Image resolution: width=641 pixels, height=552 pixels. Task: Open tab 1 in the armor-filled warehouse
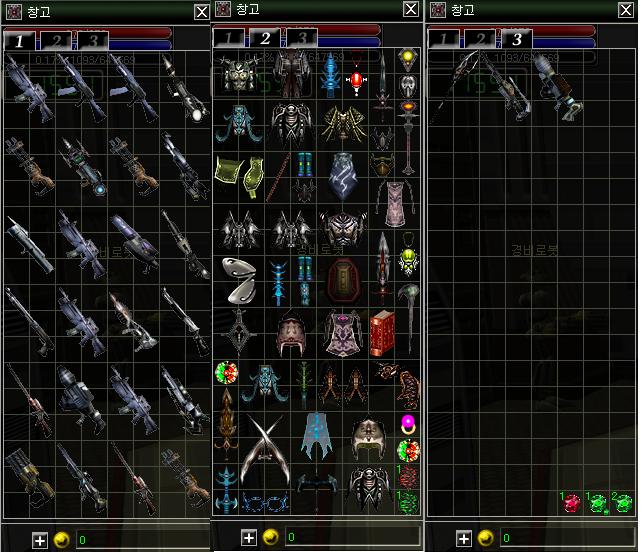coord(229,39)
